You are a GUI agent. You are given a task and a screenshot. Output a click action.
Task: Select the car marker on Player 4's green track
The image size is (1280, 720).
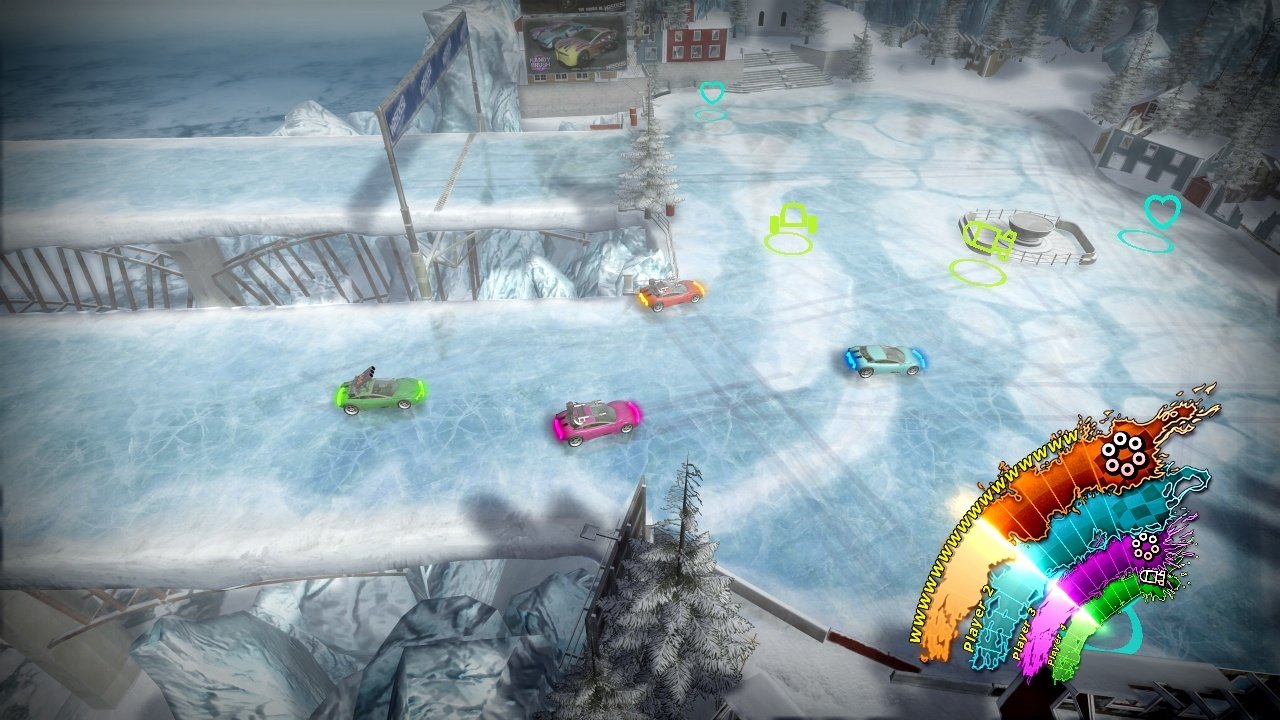[1152, 577]
